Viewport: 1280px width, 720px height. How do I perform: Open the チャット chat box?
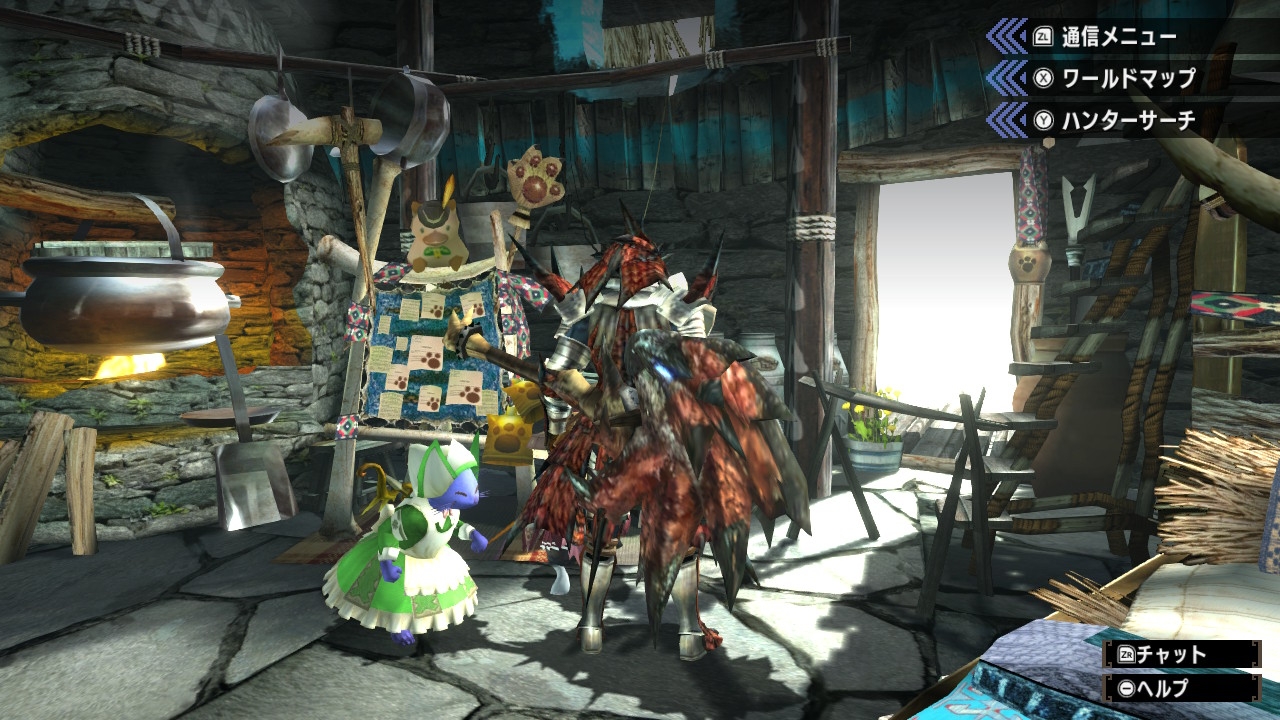[1179, 655]
